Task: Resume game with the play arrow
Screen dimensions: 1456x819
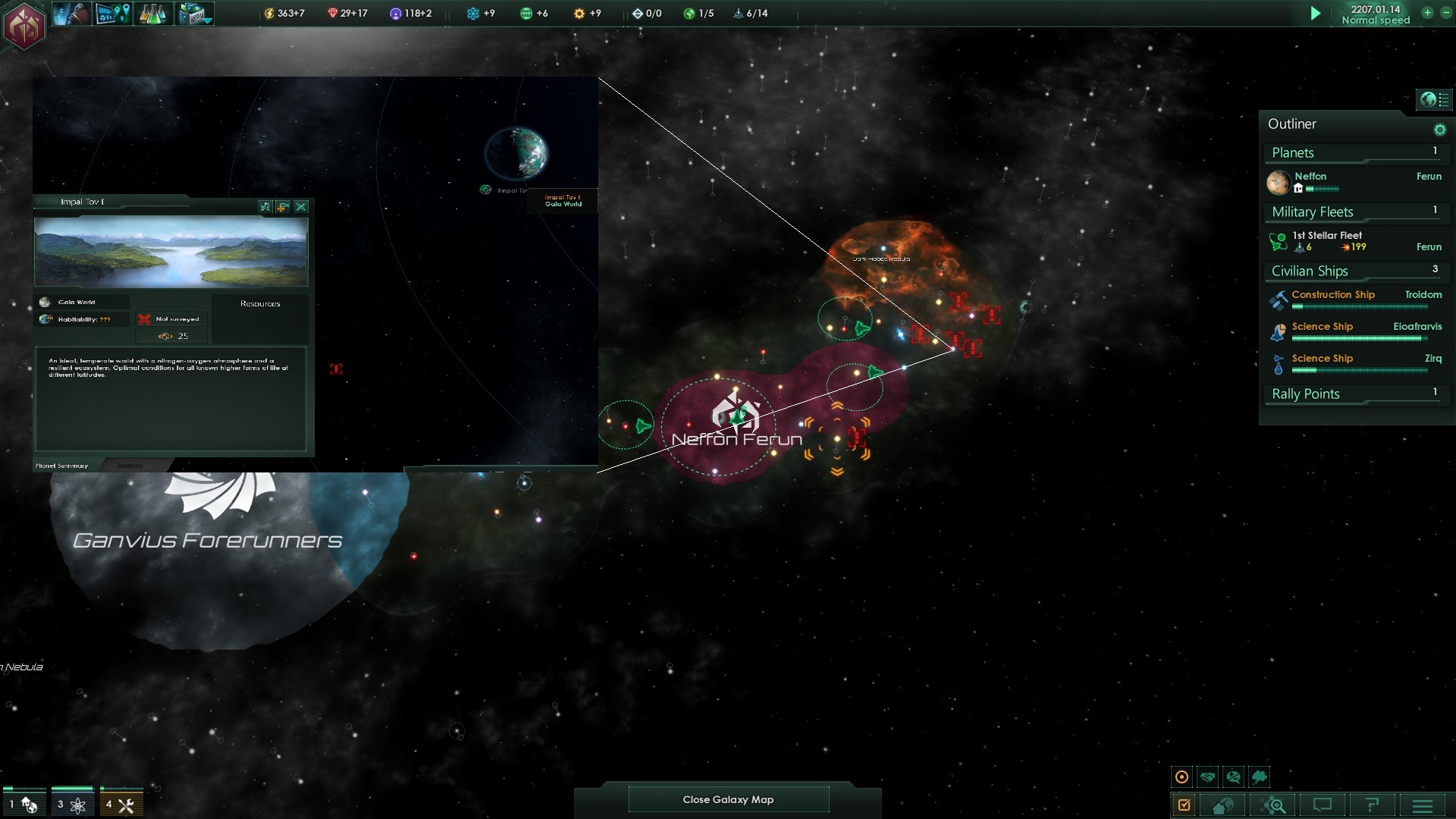Action: click(1316, 13)
